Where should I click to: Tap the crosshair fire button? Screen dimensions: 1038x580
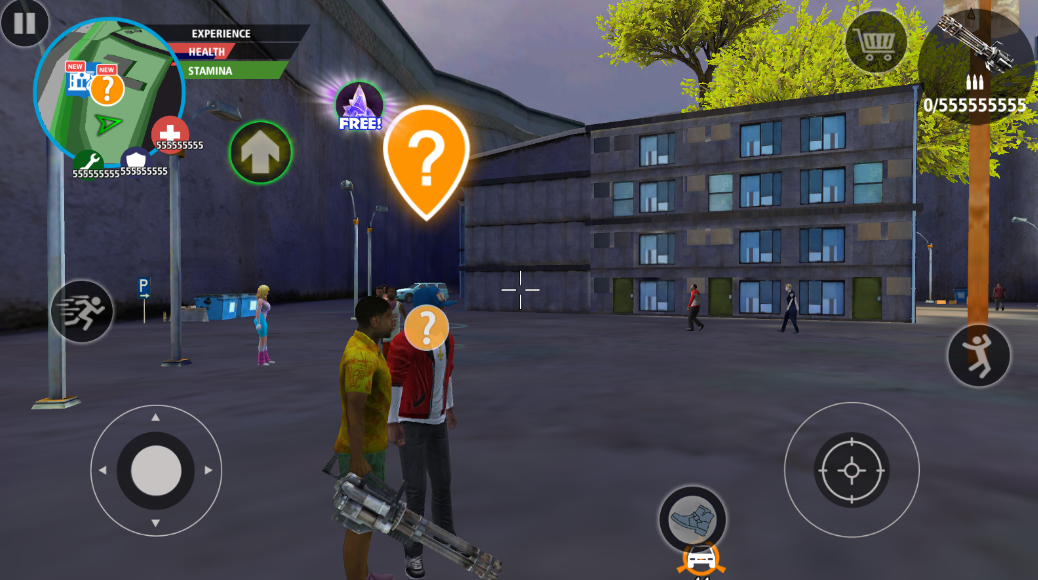(x=851, y=469)
